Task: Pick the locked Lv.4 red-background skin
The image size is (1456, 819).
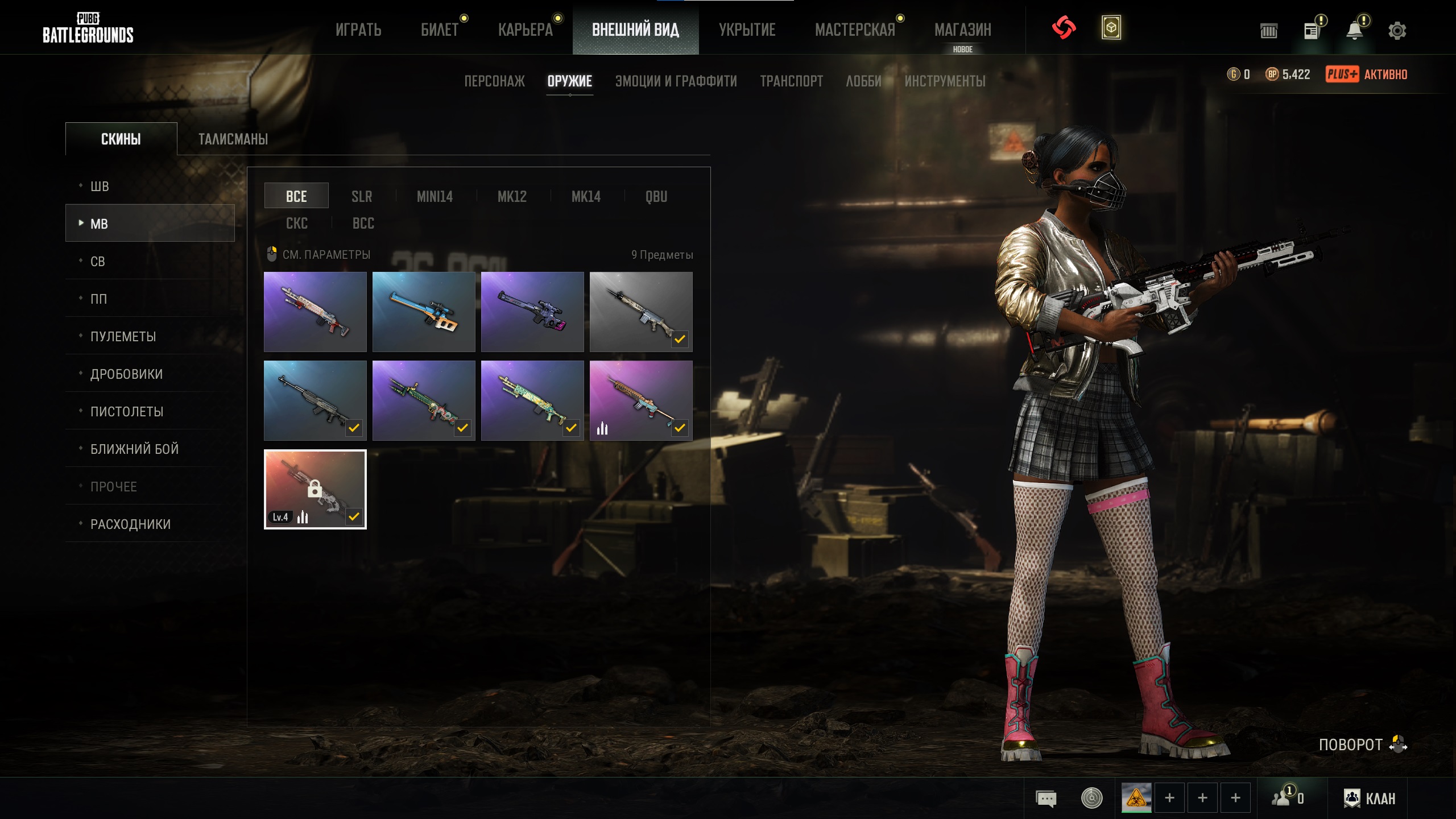Action: [315, 489]
